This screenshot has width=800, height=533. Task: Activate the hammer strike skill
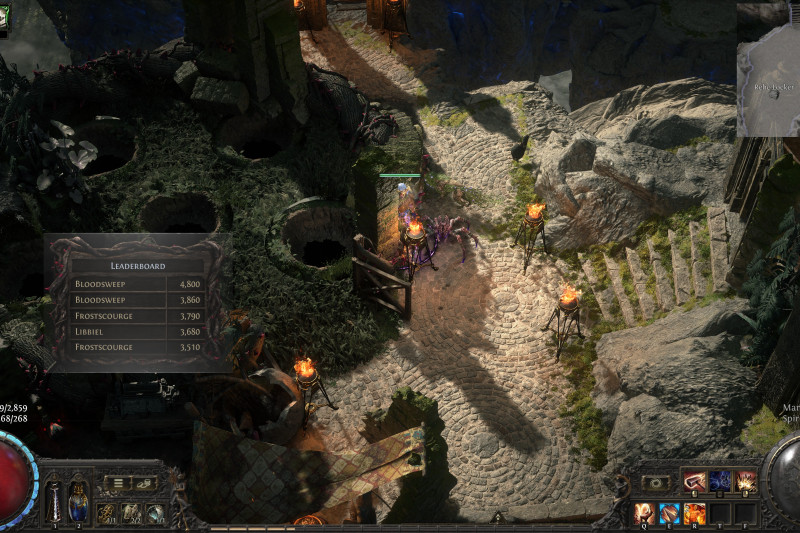[x=694, y=482]
